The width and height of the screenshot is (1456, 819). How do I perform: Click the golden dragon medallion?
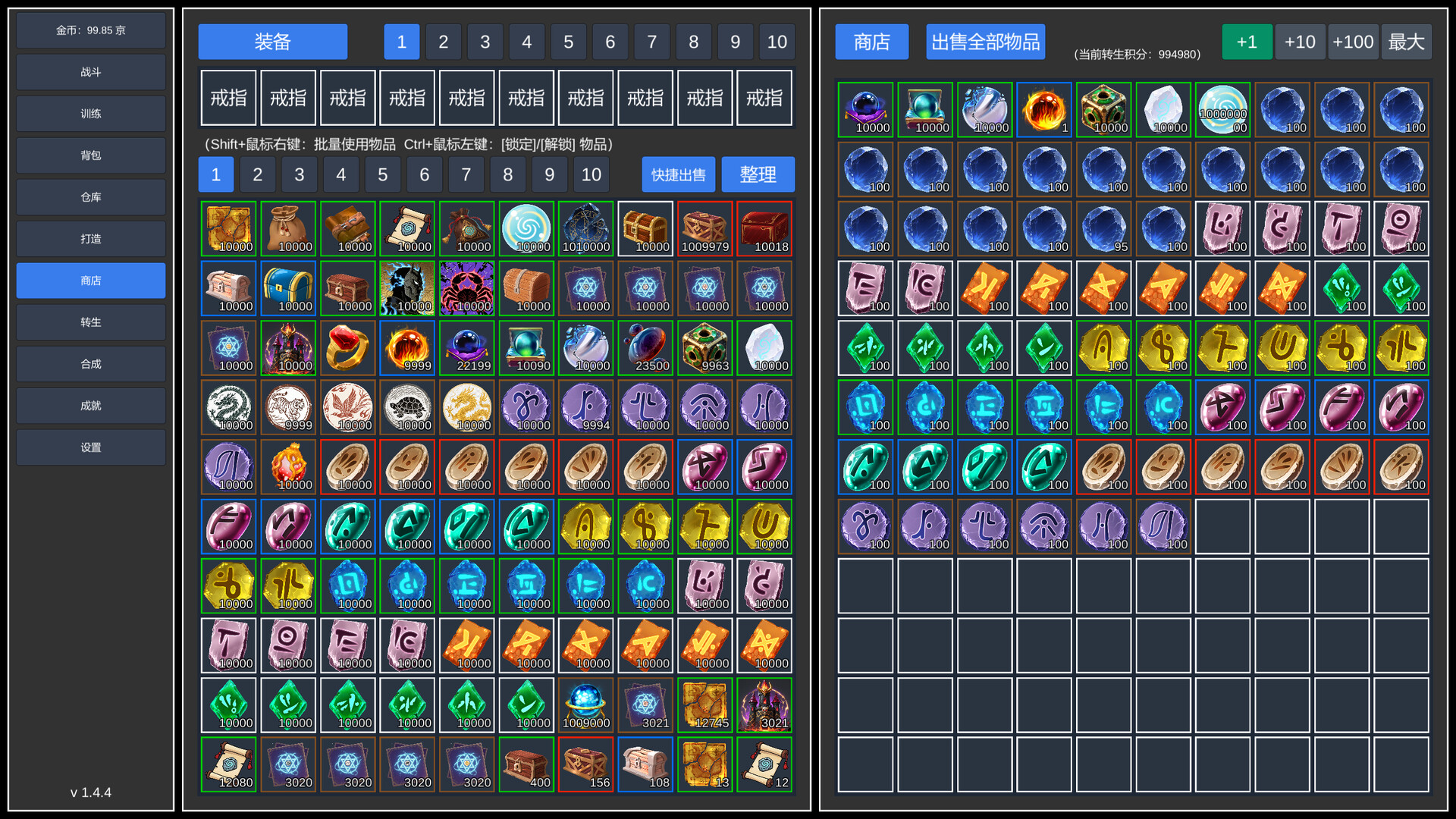point(466,407)
